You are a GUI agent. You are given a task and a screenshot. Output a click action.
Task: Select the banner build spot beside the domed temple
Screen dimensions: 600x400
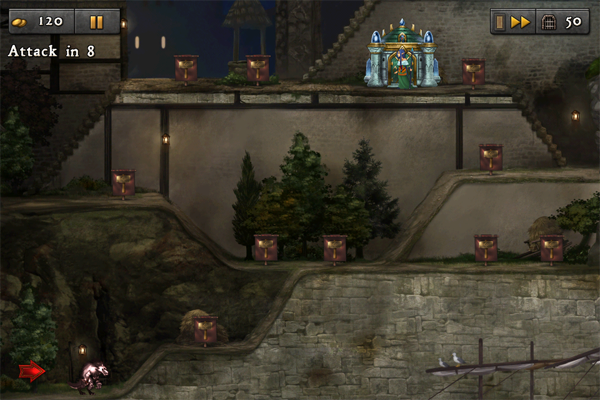(473, 71)
